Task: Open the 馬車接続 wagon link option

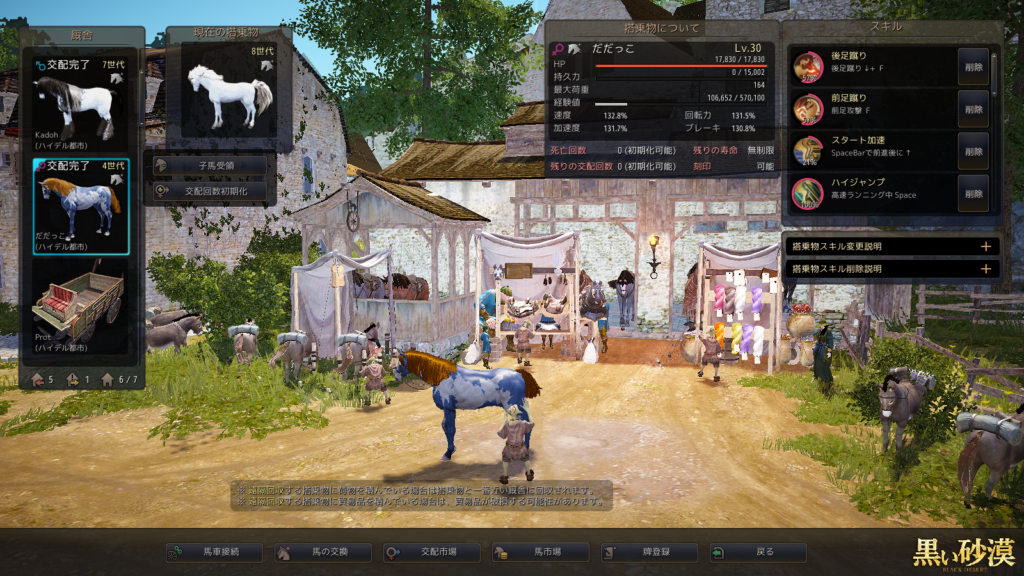Action: 215,552
